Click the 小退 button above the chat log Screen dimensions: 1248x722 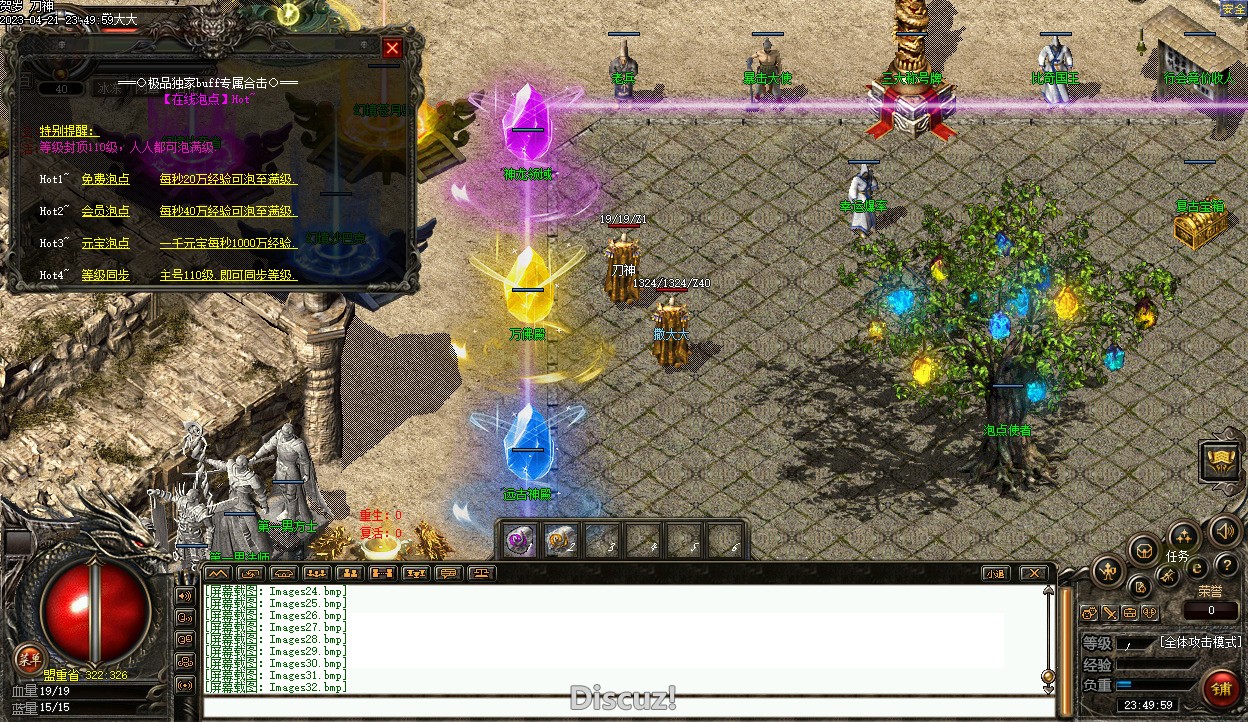[x=994, y=573]
